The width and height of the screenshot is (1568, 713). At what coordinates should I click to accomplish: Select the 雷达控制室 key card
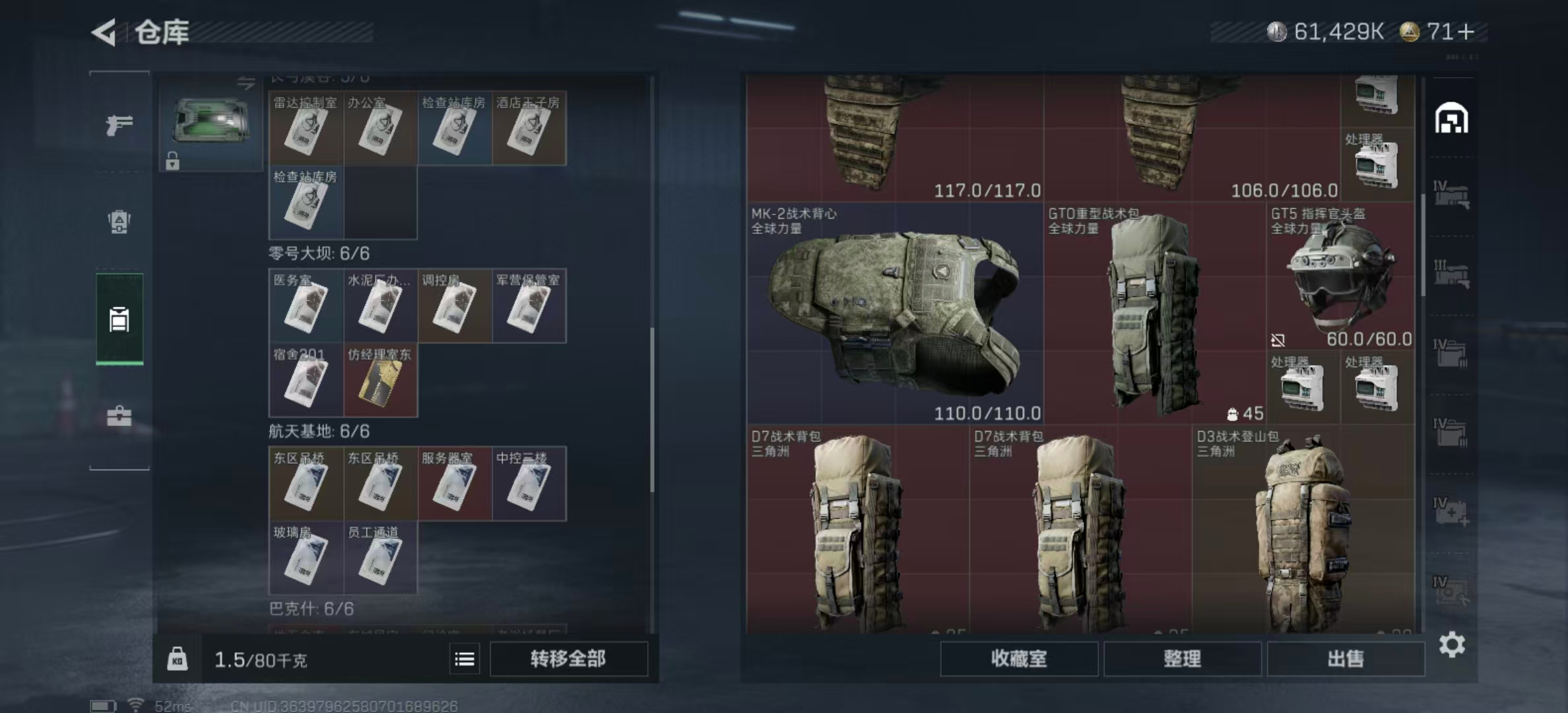[306, 128]
